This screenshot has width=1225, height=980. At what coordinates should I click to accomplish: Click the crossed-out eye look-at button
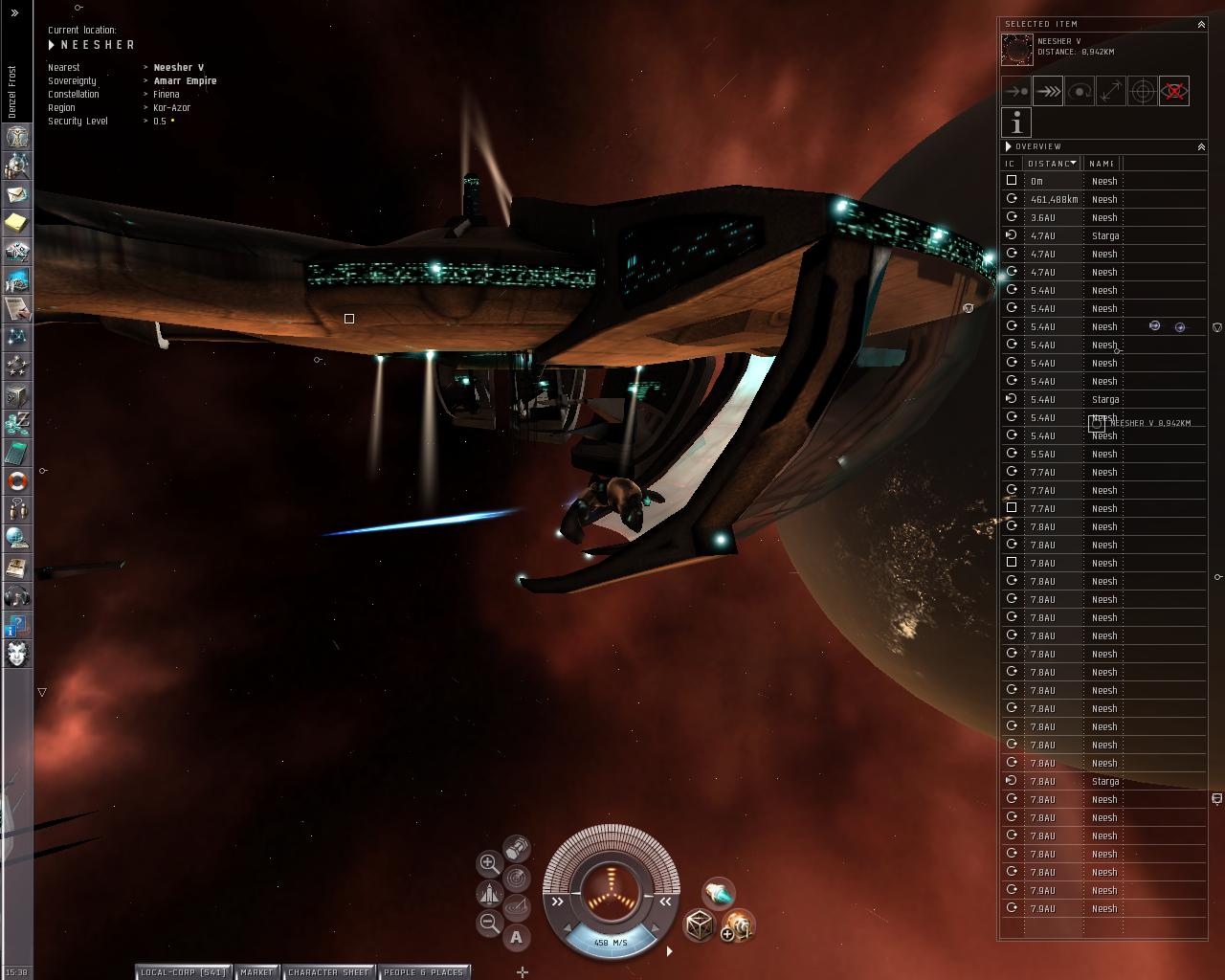tap(1174, 91)
